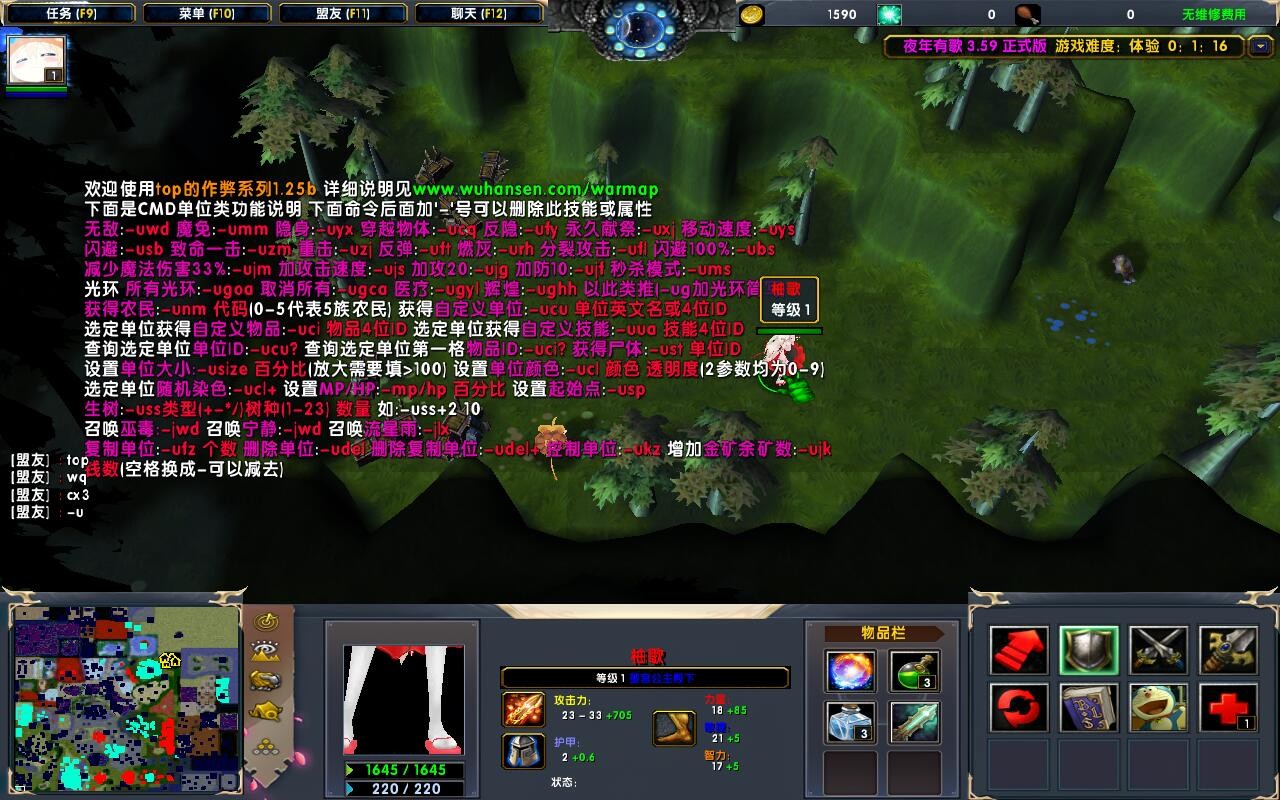Use the clear blue bottle item
The width and height of the screenshot is (1280, 800).
point(851,722)
